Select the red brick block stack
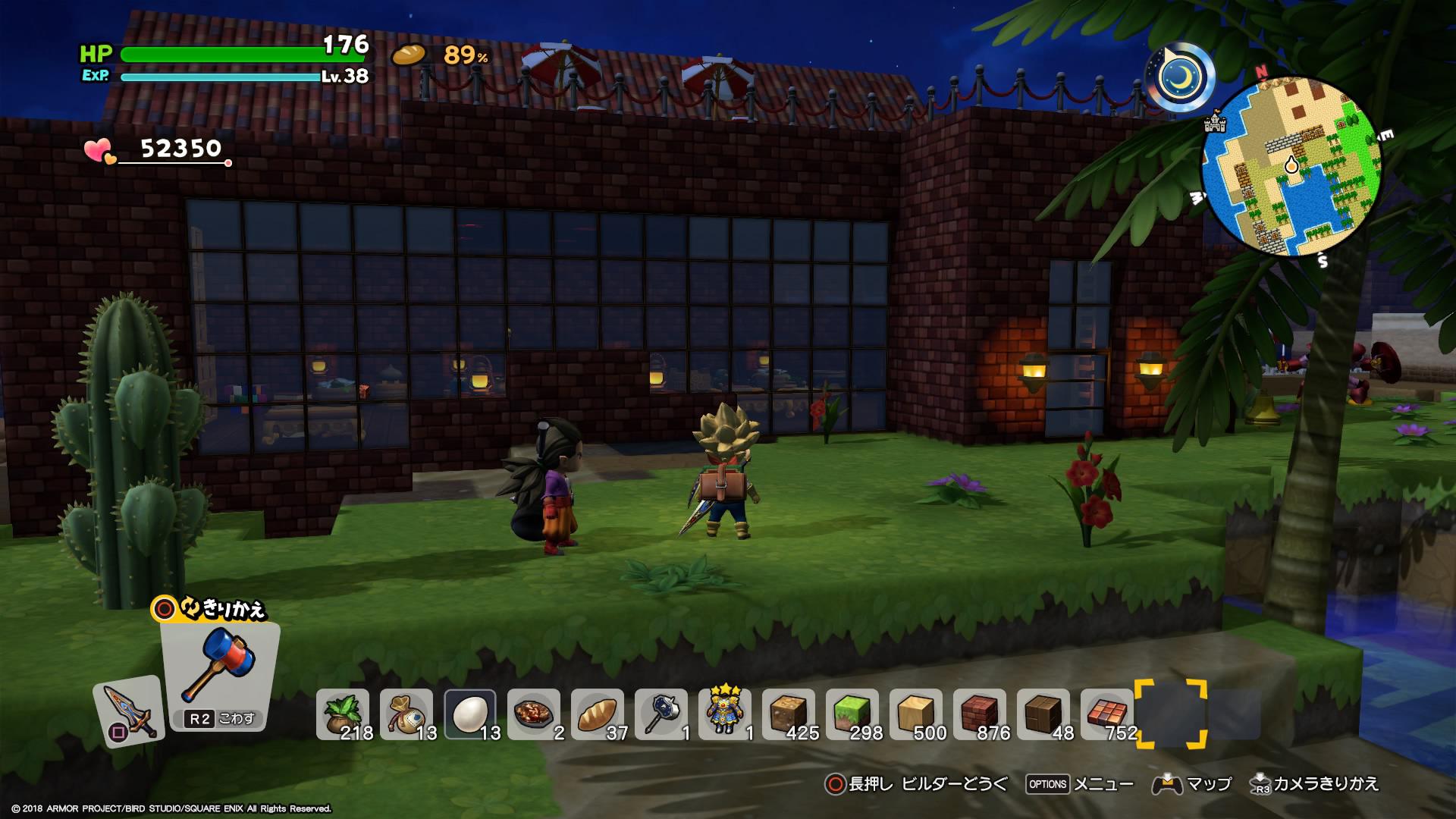 [980, 714]
